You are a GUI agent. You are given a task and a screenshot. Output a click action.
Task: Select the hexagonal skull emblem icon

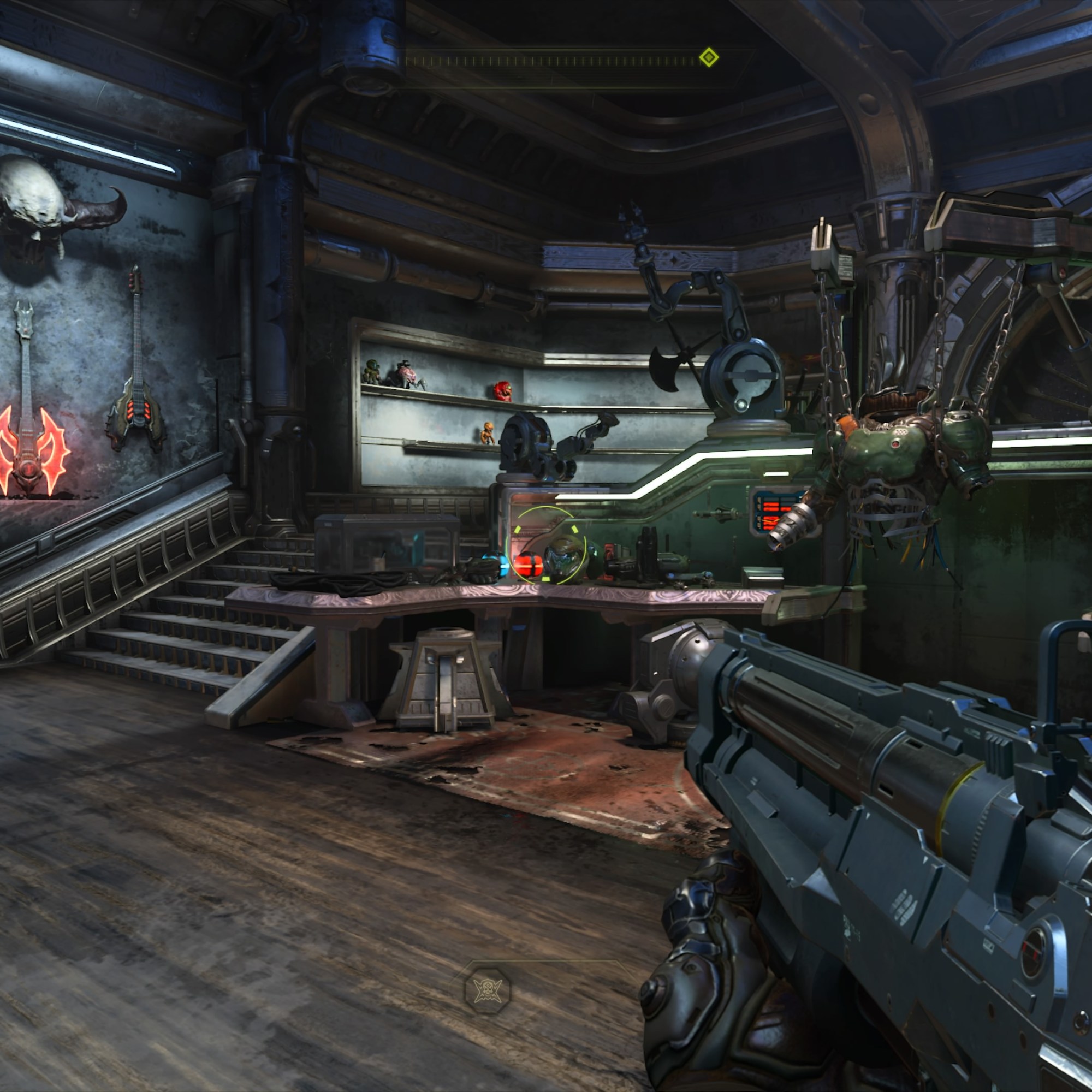487,990
